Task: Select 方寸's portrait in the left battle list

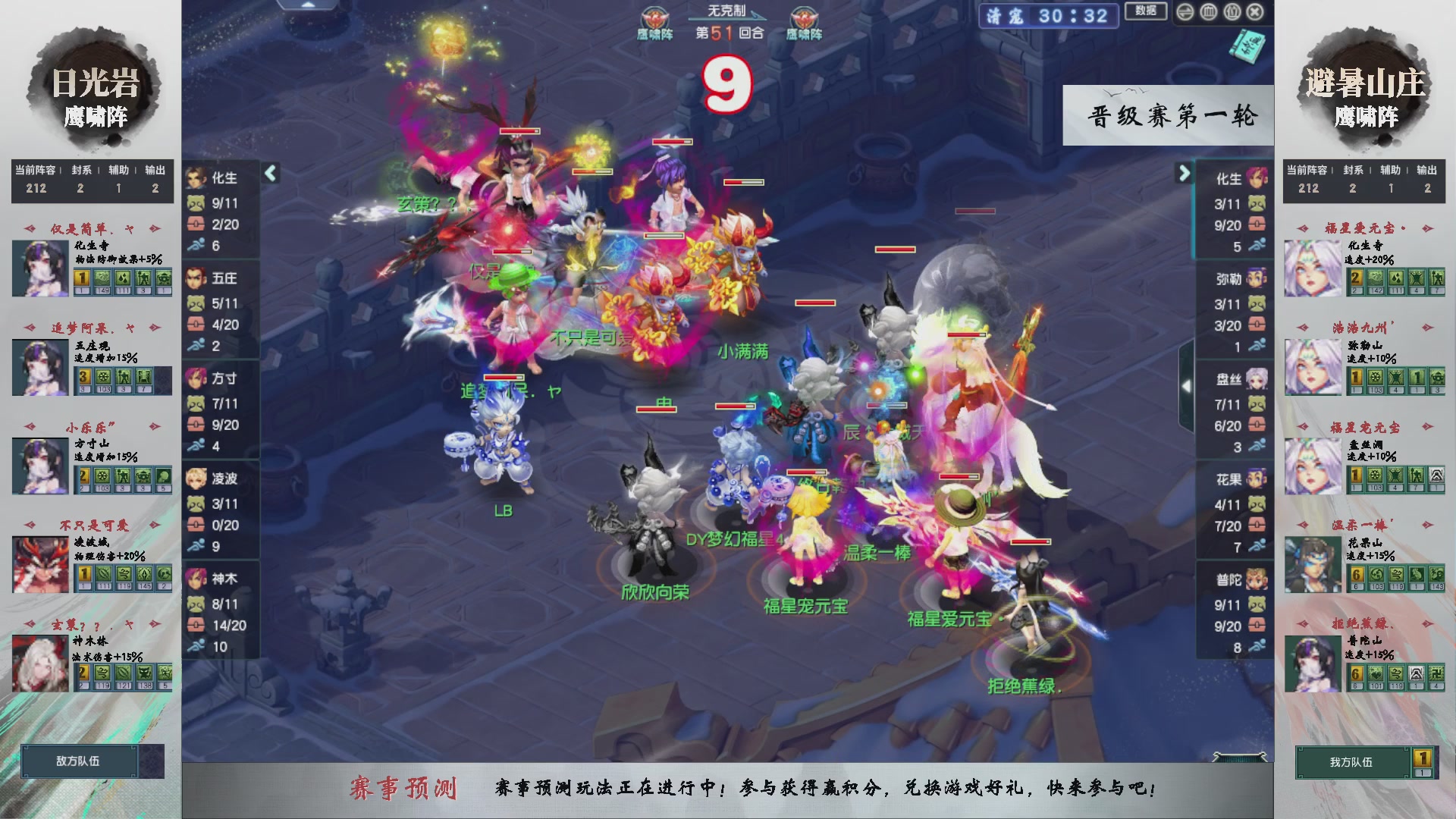Action: (195, 378)
